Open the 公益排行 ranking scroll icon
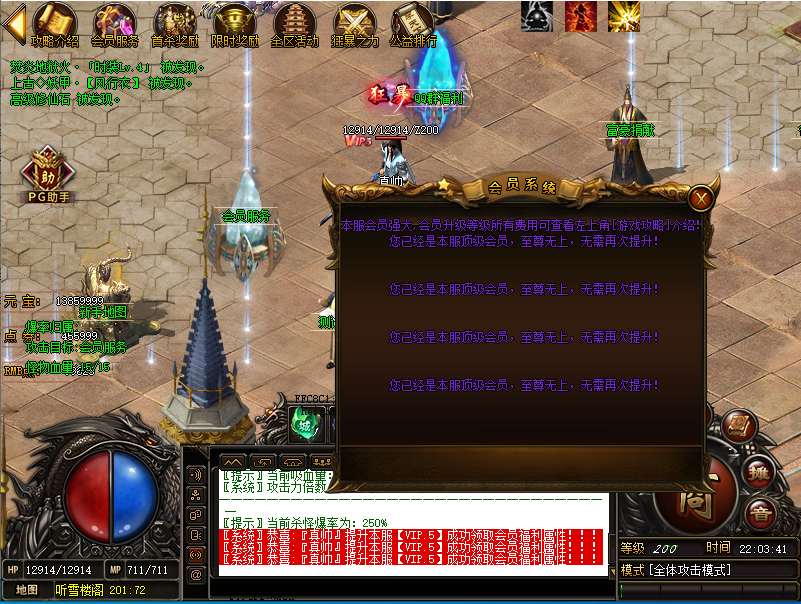801x604 pixels. (x=413, y=25)
